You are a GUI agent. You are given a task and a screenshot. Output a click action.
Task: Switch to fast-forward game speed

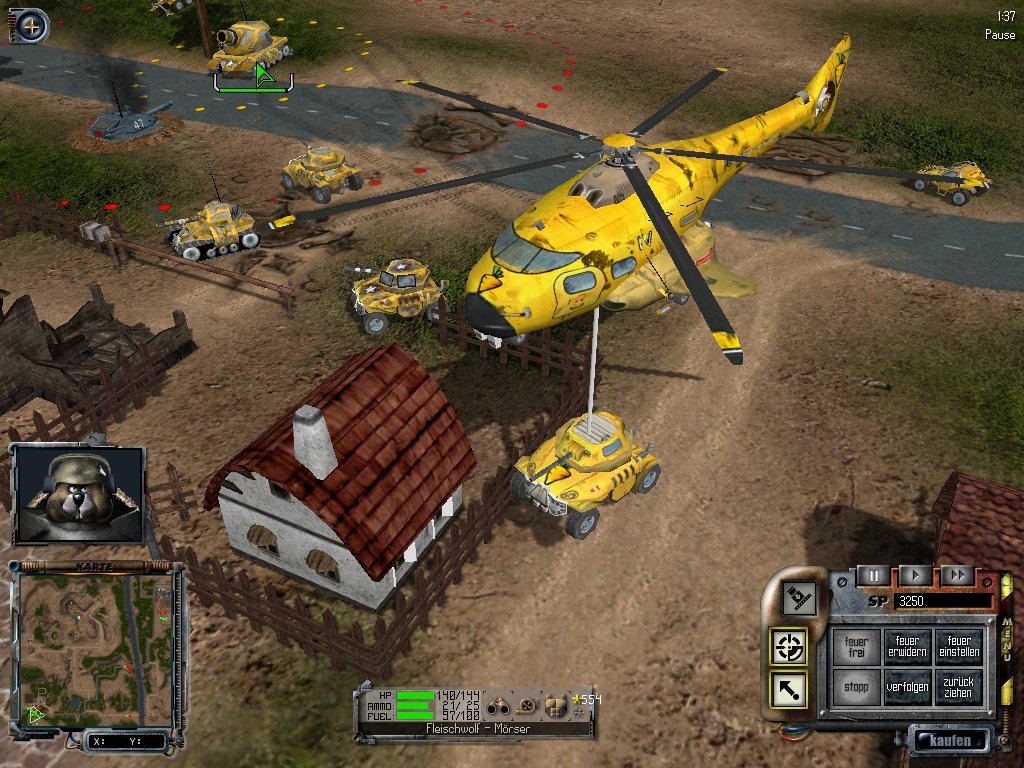956,575
